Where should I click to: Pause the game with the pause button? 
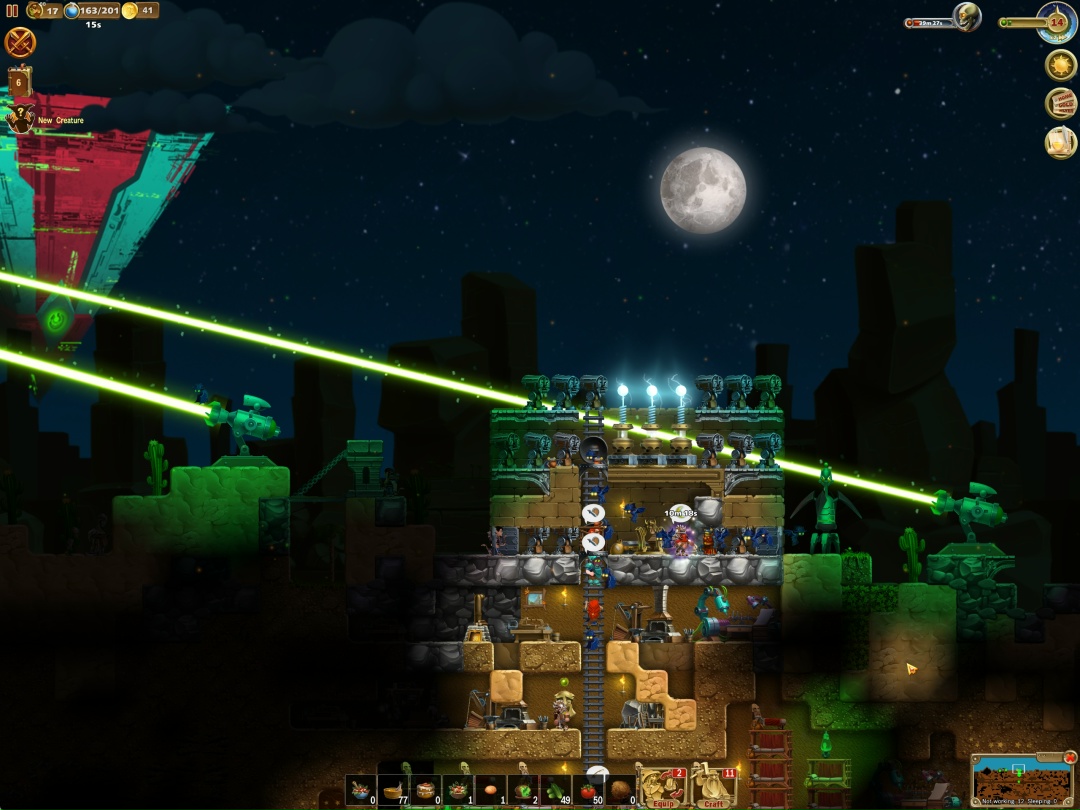[13, 11]
